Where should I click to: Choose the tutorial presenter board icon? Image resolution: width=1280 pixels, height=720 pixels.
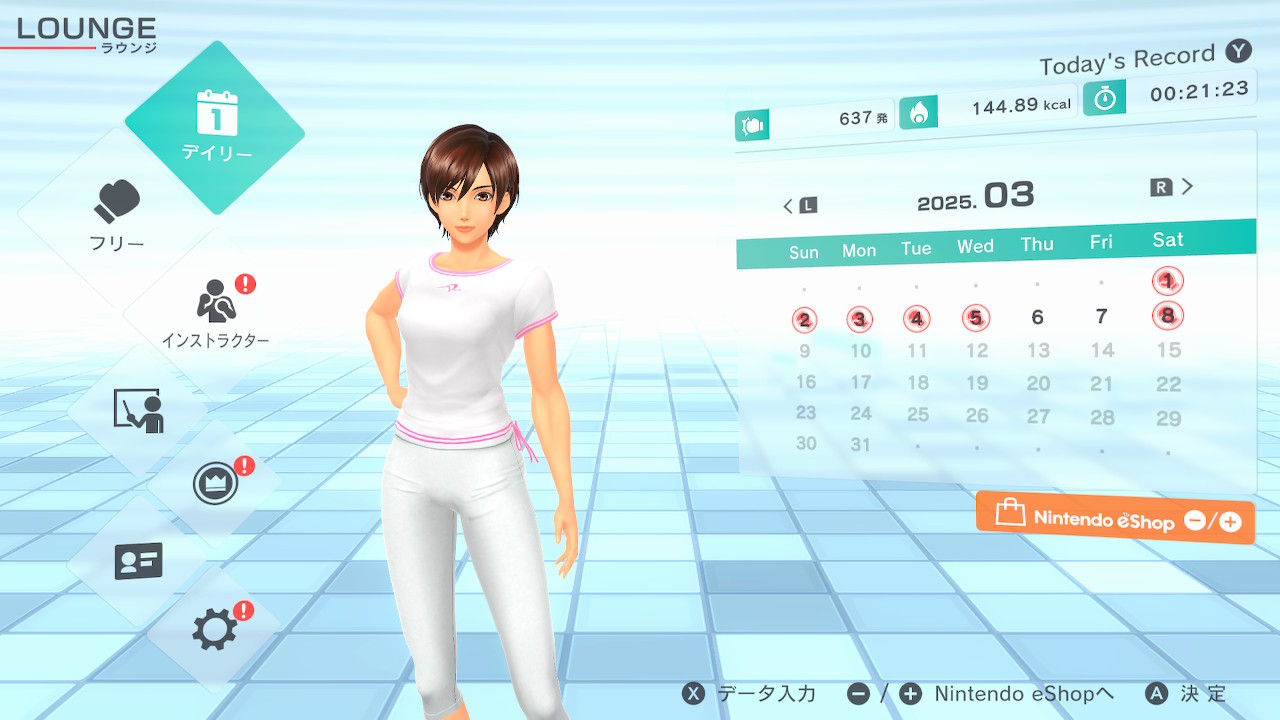pyautogui.click(x=138, y=410)
